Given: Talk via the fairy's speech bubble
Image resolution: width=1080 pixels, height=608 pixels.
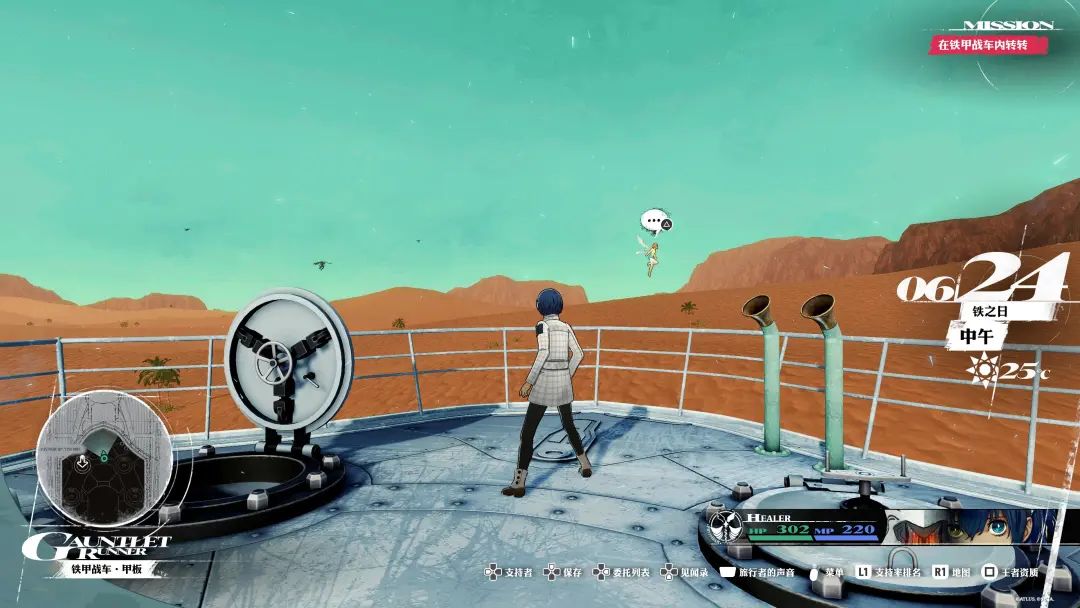Looking at the screenshot, I should point(654,220).
